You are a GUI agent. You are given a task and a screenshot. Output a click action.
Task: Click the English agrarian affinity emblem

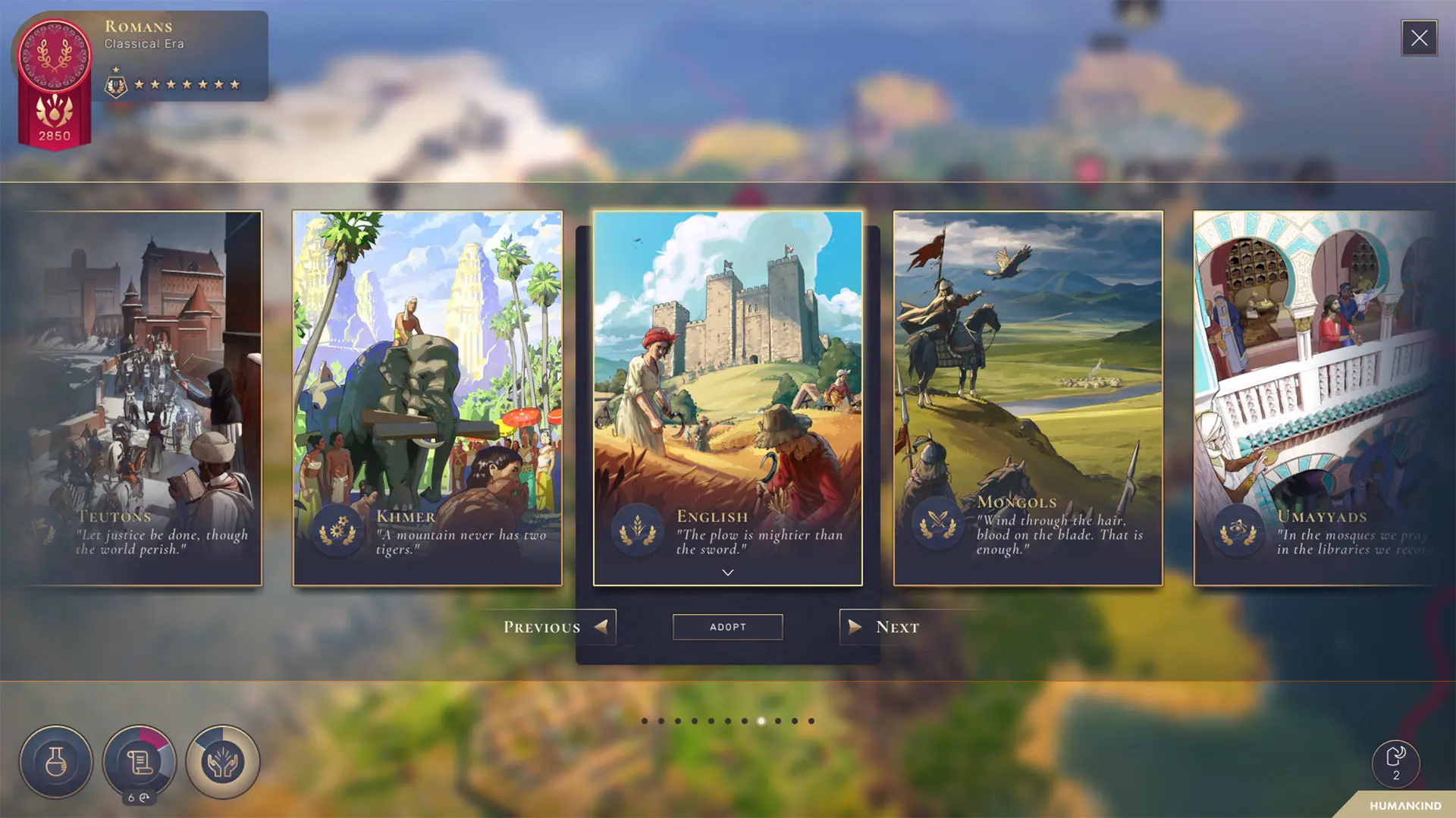tap(637, 528)
